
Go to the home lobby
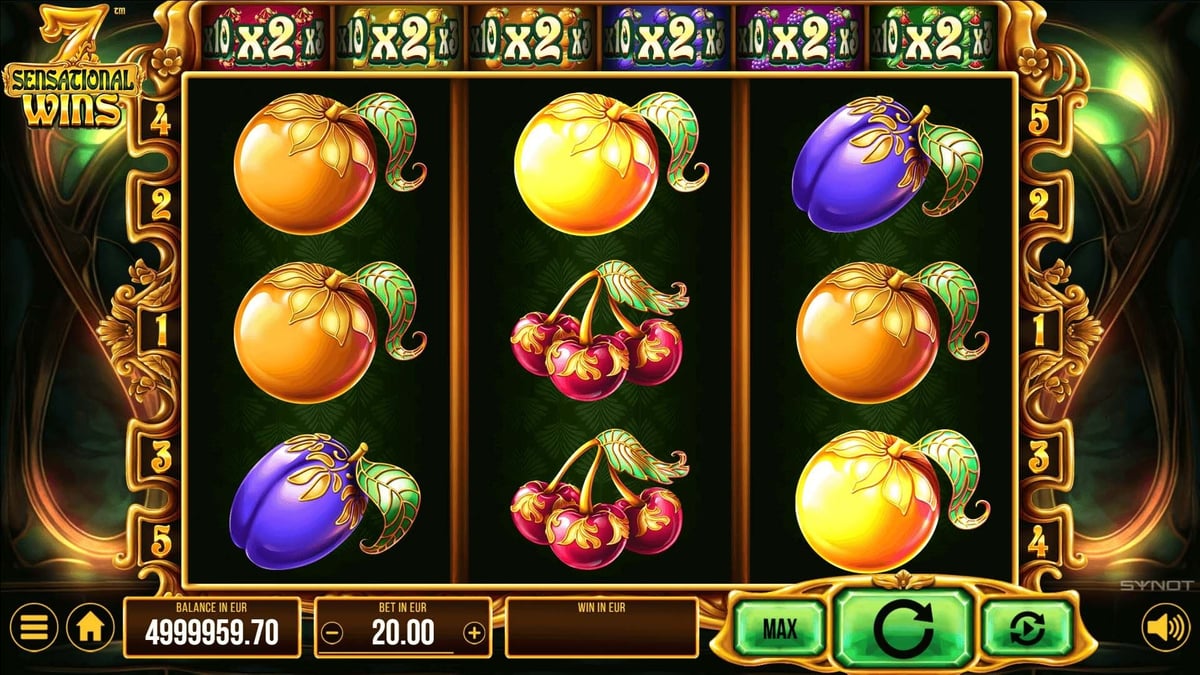89,628
